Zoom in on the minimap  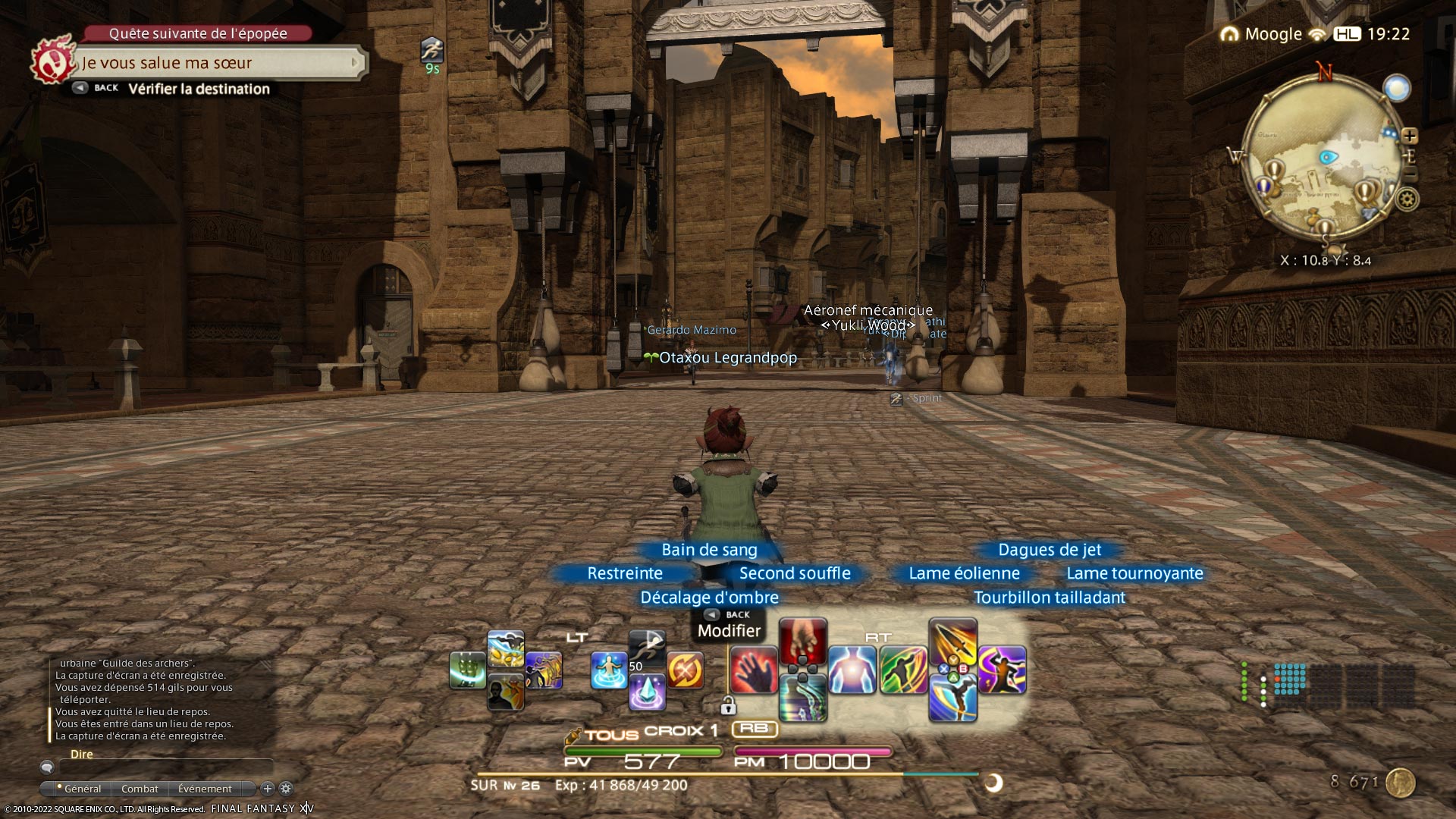pyautogui.click(x=1410, y=136)
